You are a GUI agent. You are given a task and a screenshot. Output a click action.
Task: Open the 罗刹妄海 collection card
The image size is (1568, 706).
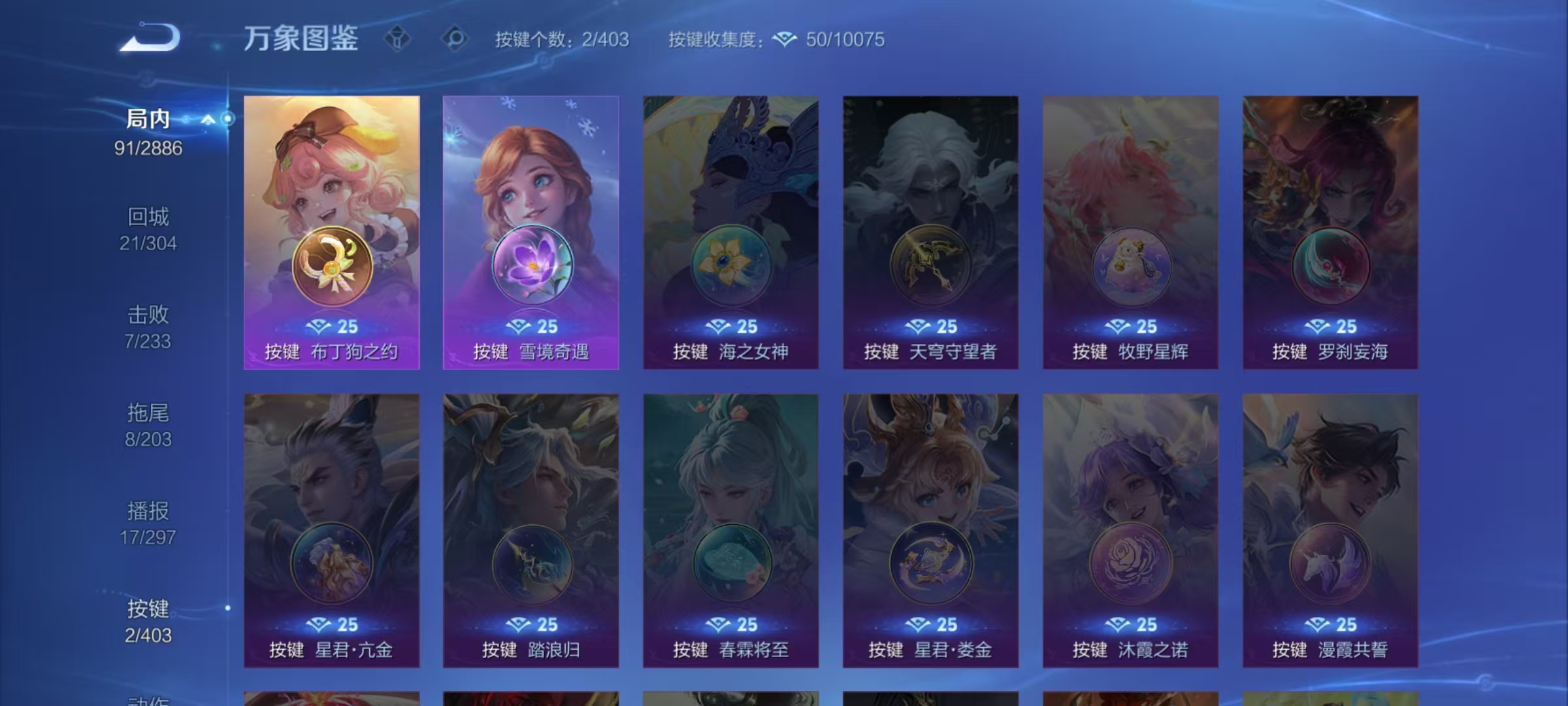(1331, 235)
